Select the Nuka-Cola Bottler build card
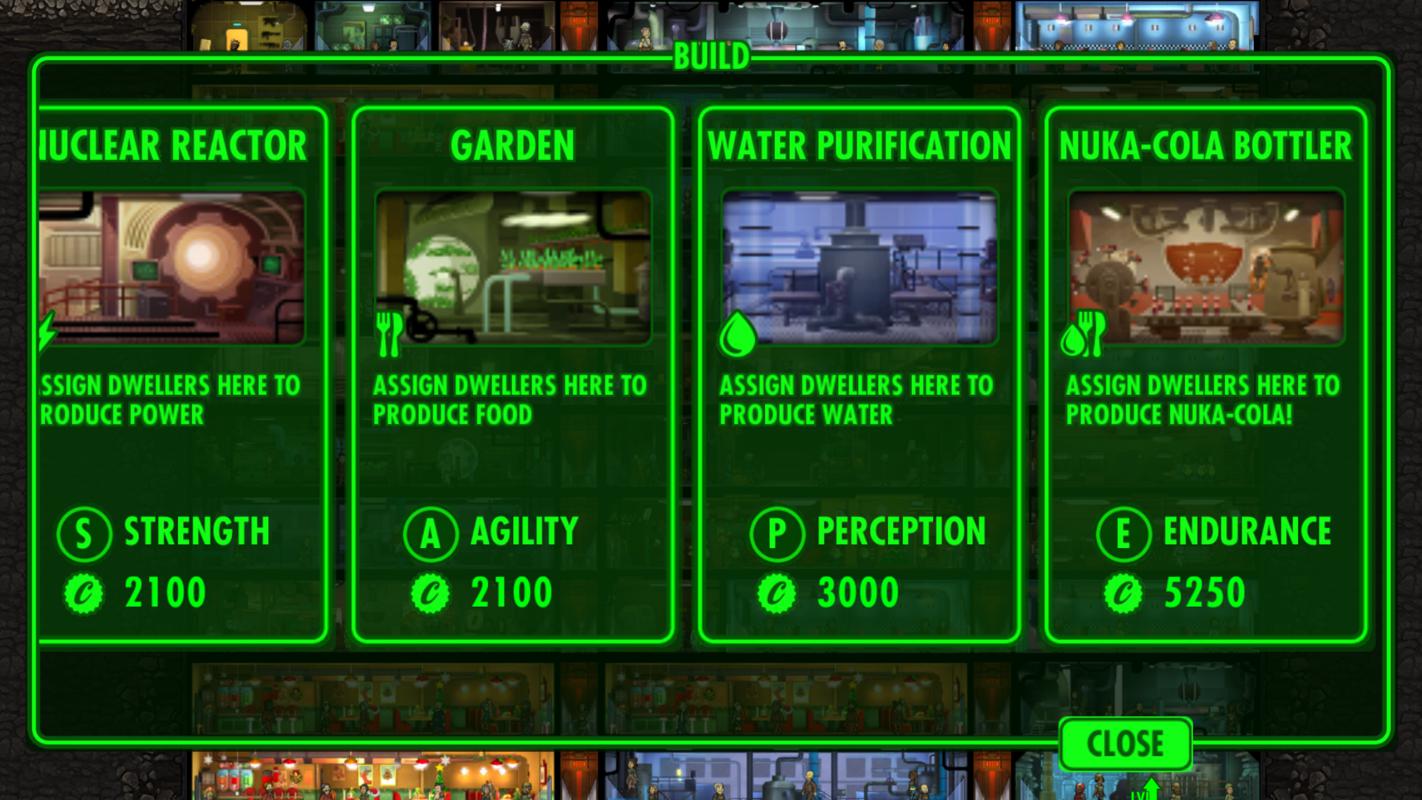The height and width of the screenshot is (800, 1422). [1205, 375]
